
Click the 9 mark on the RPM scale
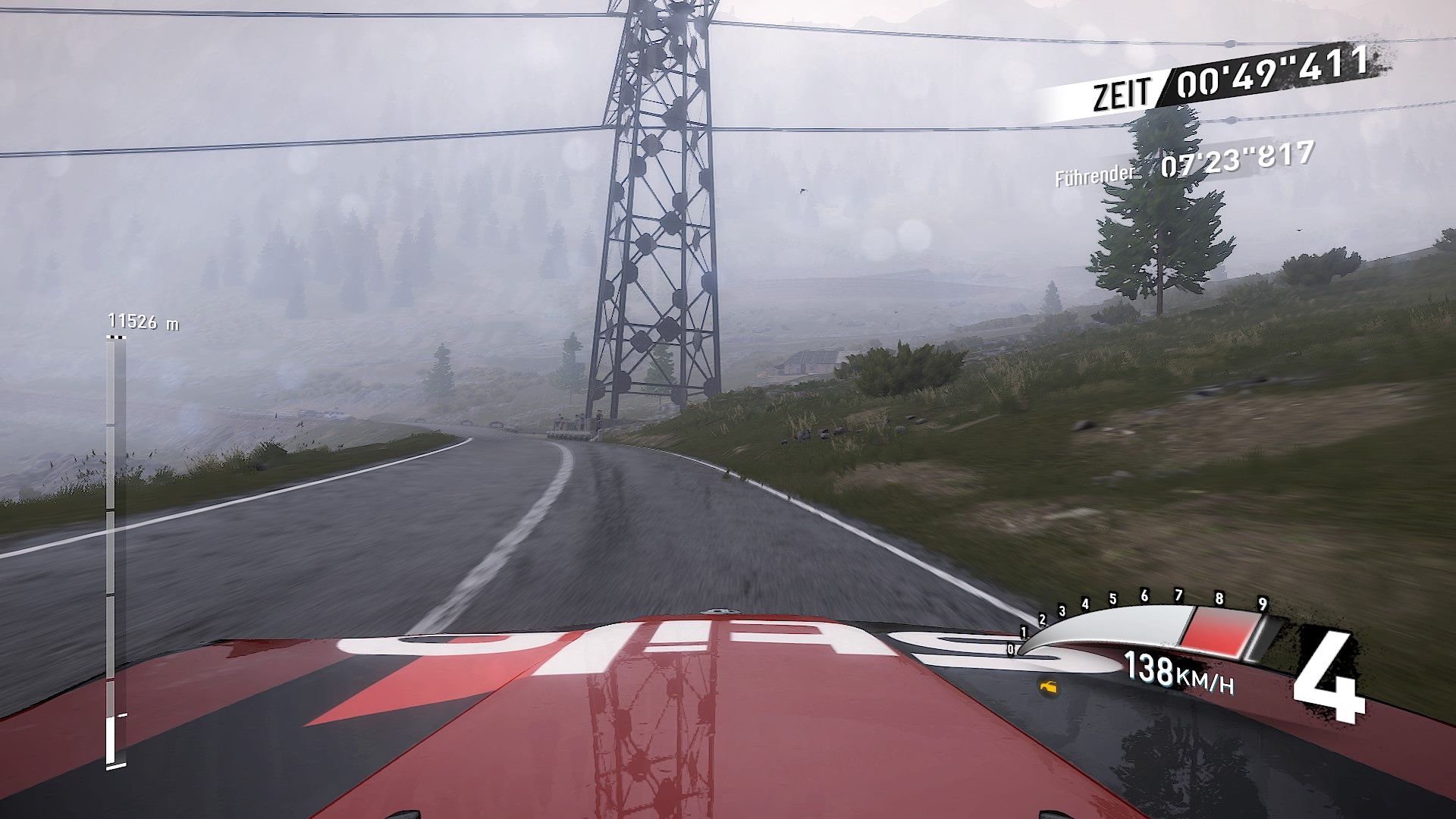pos(1263,604)
